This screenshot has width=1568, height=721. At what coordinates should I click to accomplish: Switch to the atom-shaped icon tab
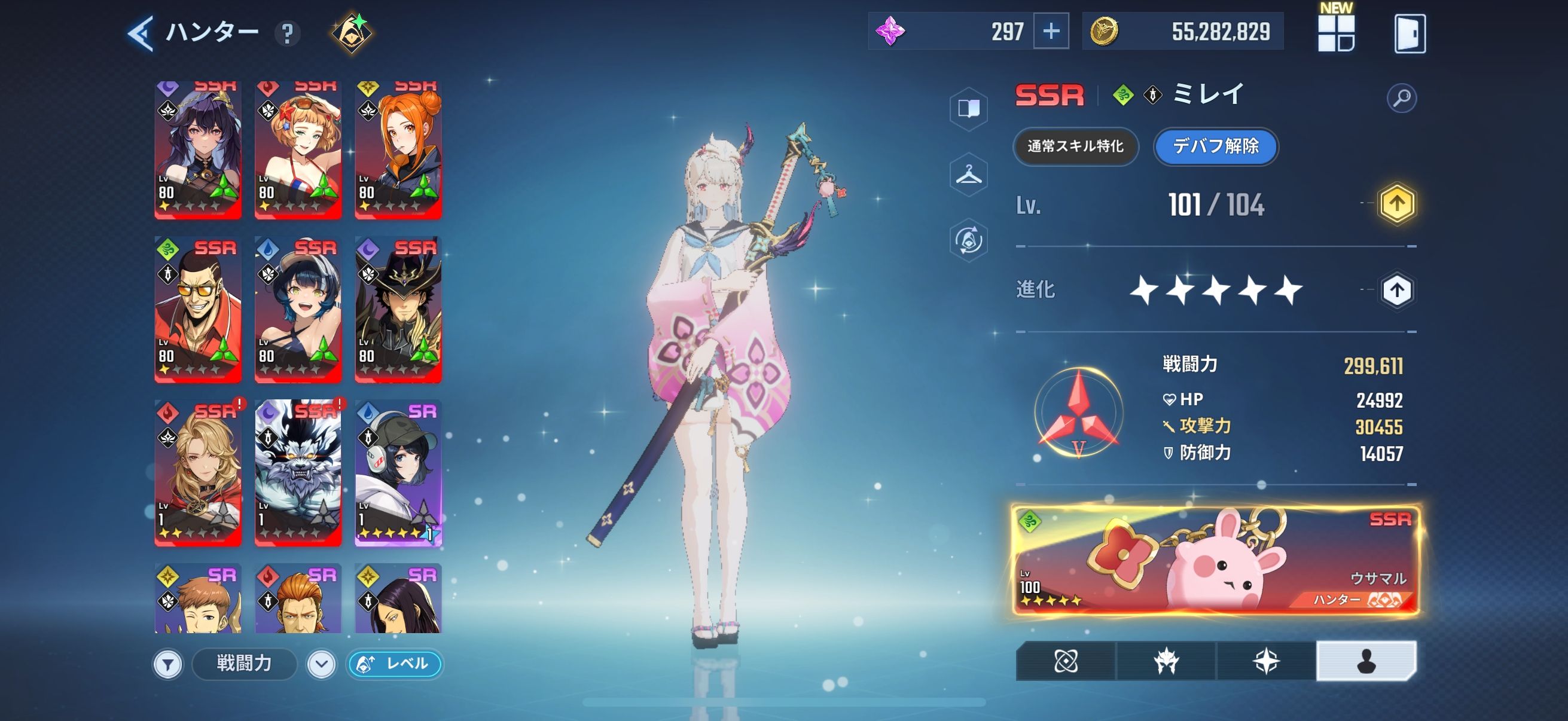[x=1066, y=661]
